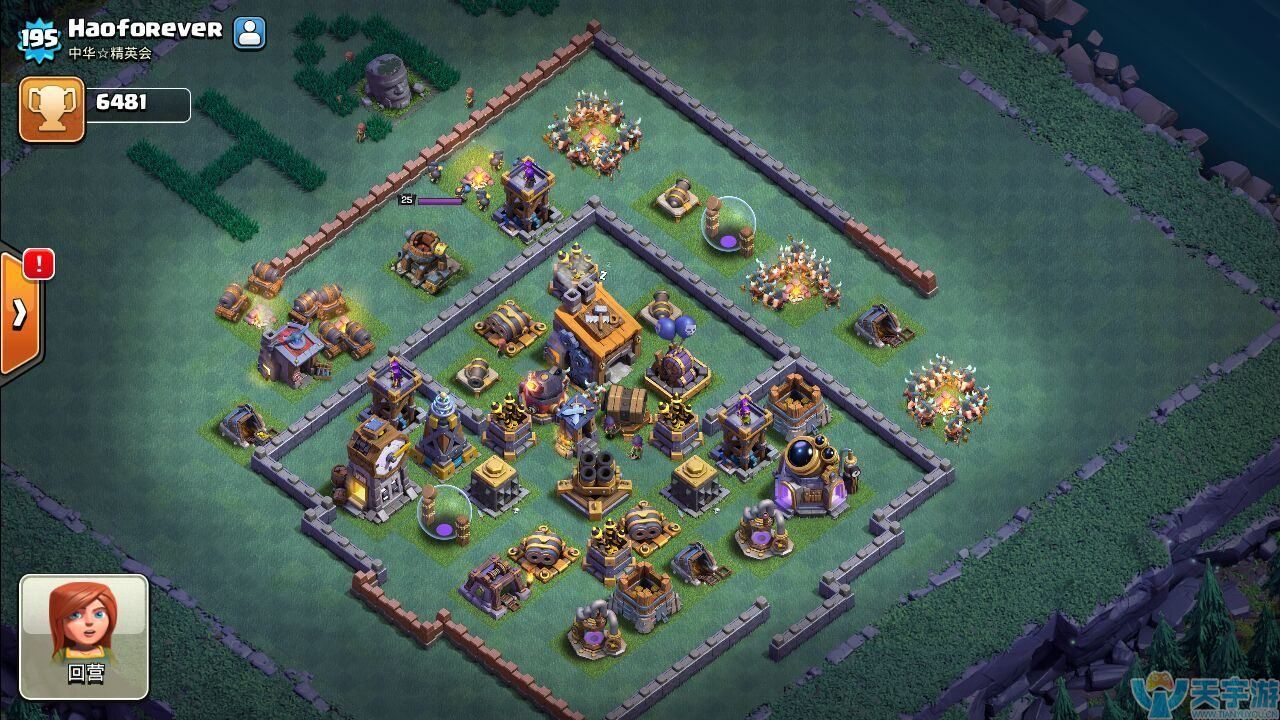This screenshot has width=1280, height=720.
Task: Tap the 回营 return home button
Action: [x=84, y=635]
